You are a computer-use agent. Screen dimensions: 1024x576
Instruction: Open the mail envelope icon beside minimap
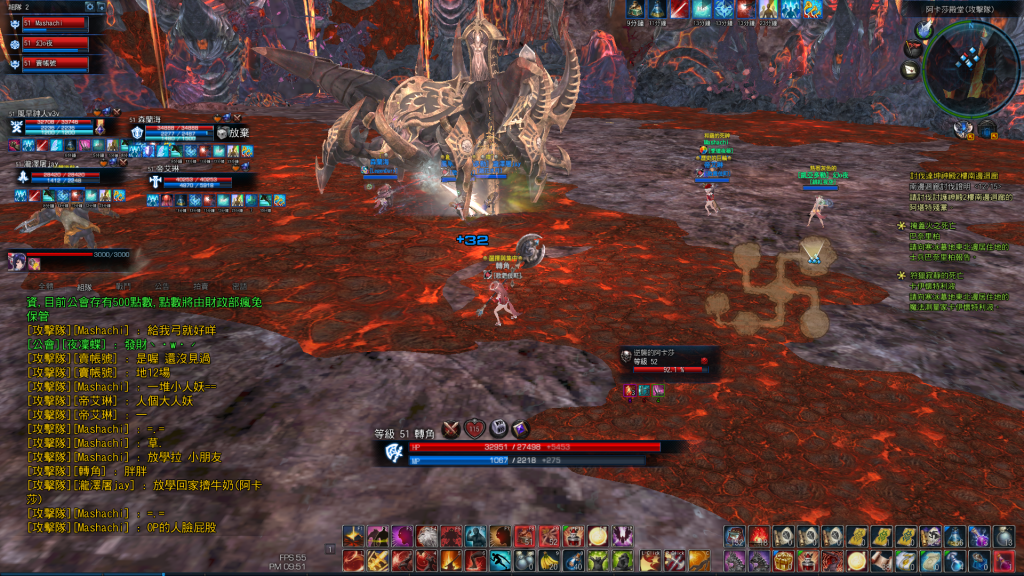tap(911, 70)
